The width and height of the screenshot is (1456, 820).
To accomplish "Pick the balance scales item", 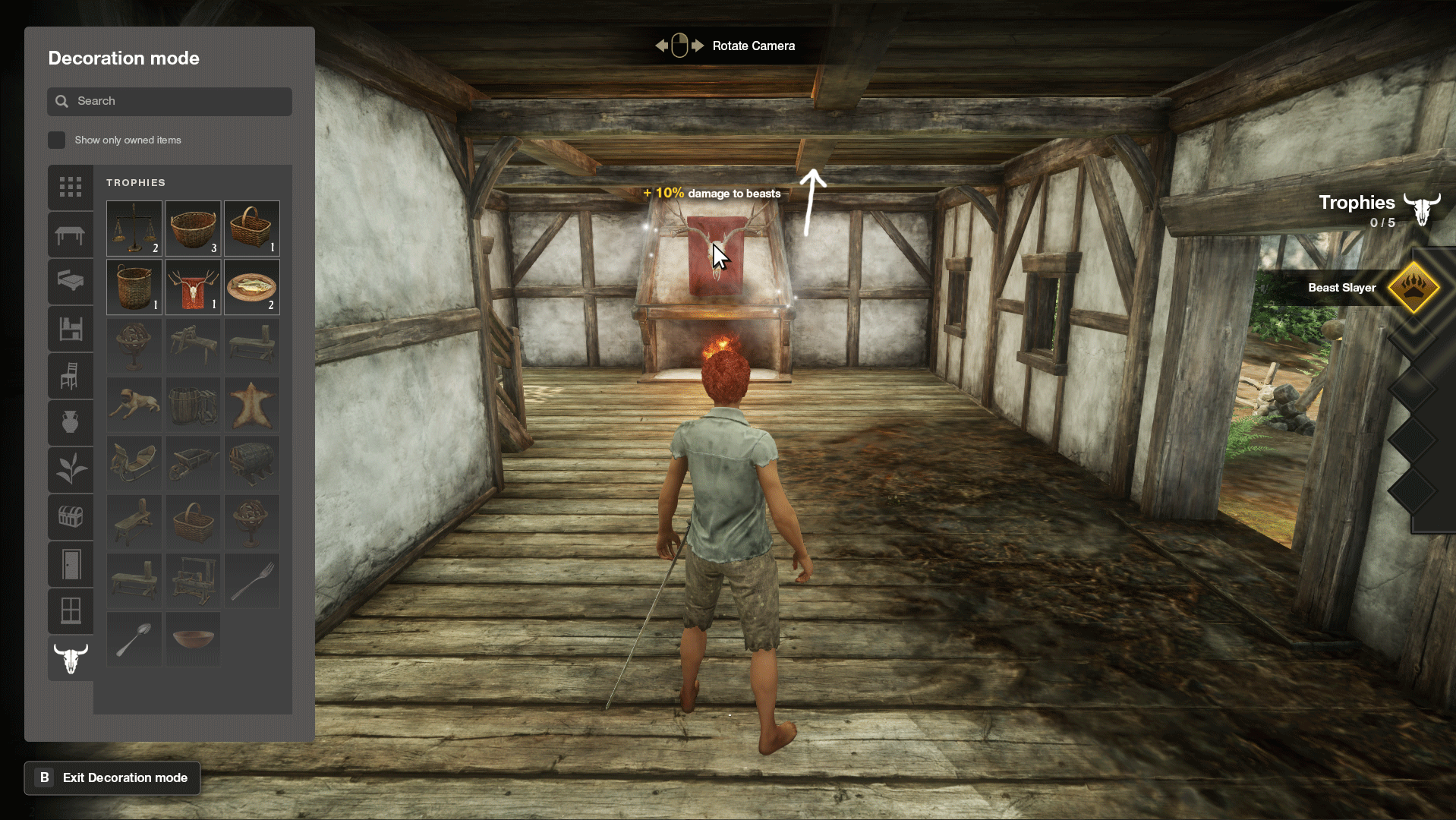I will pos(134,228).
